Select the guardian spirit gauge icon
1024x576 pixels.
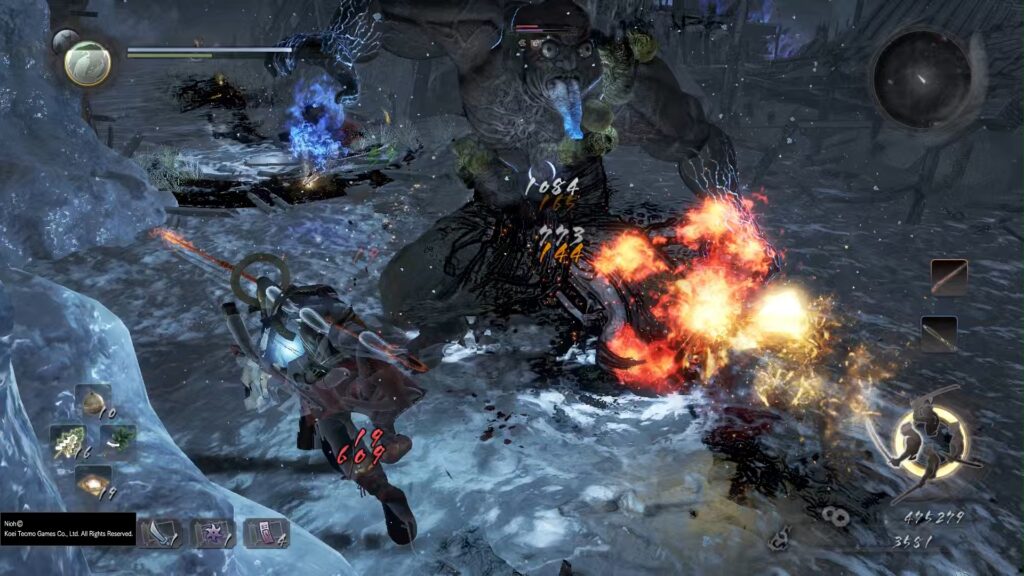(x=87, y=62)
